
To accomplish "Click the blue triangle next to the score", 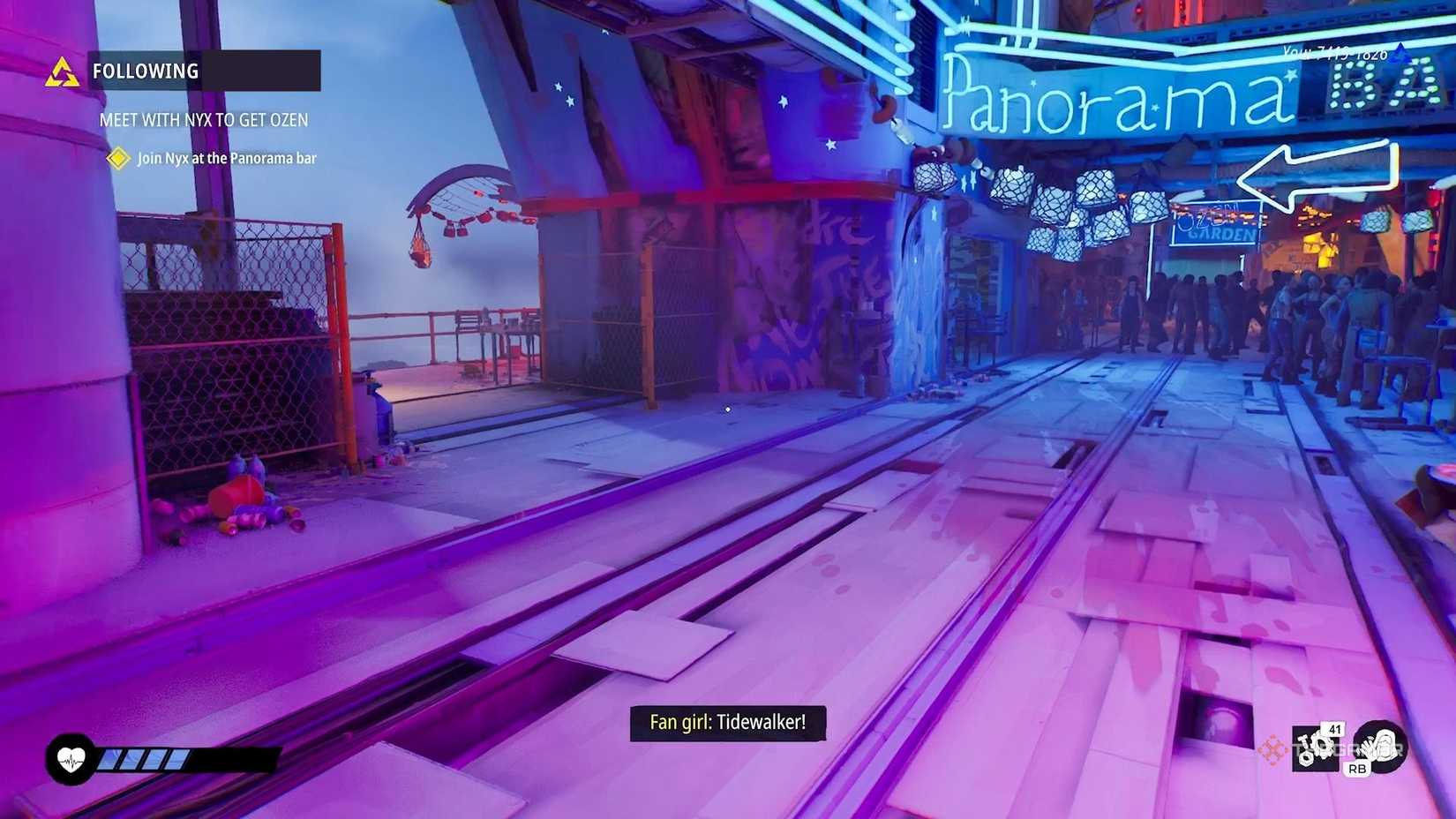I will (x=1400, y=51).
